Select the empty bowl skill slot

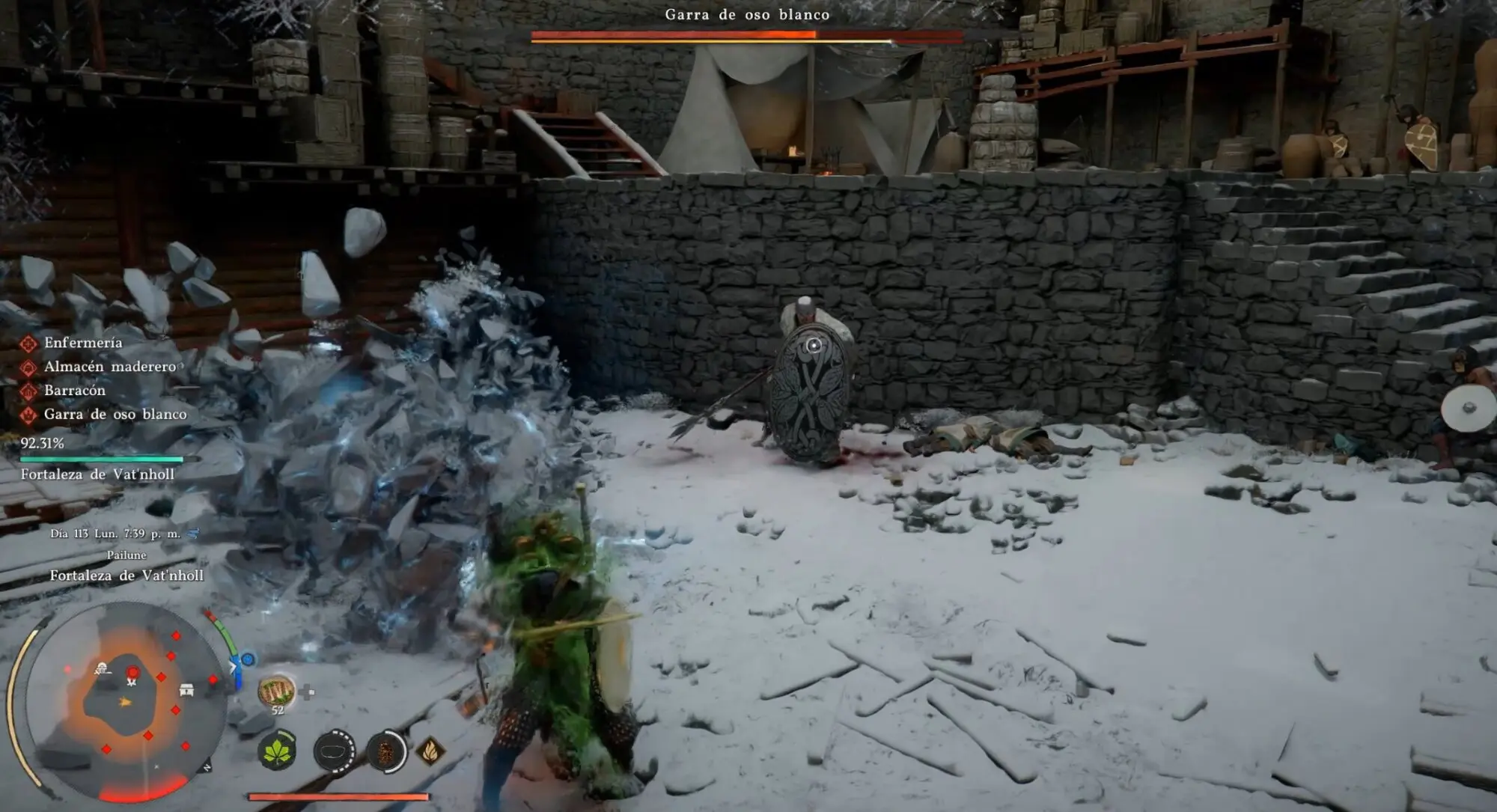click(x=334, y=751)
